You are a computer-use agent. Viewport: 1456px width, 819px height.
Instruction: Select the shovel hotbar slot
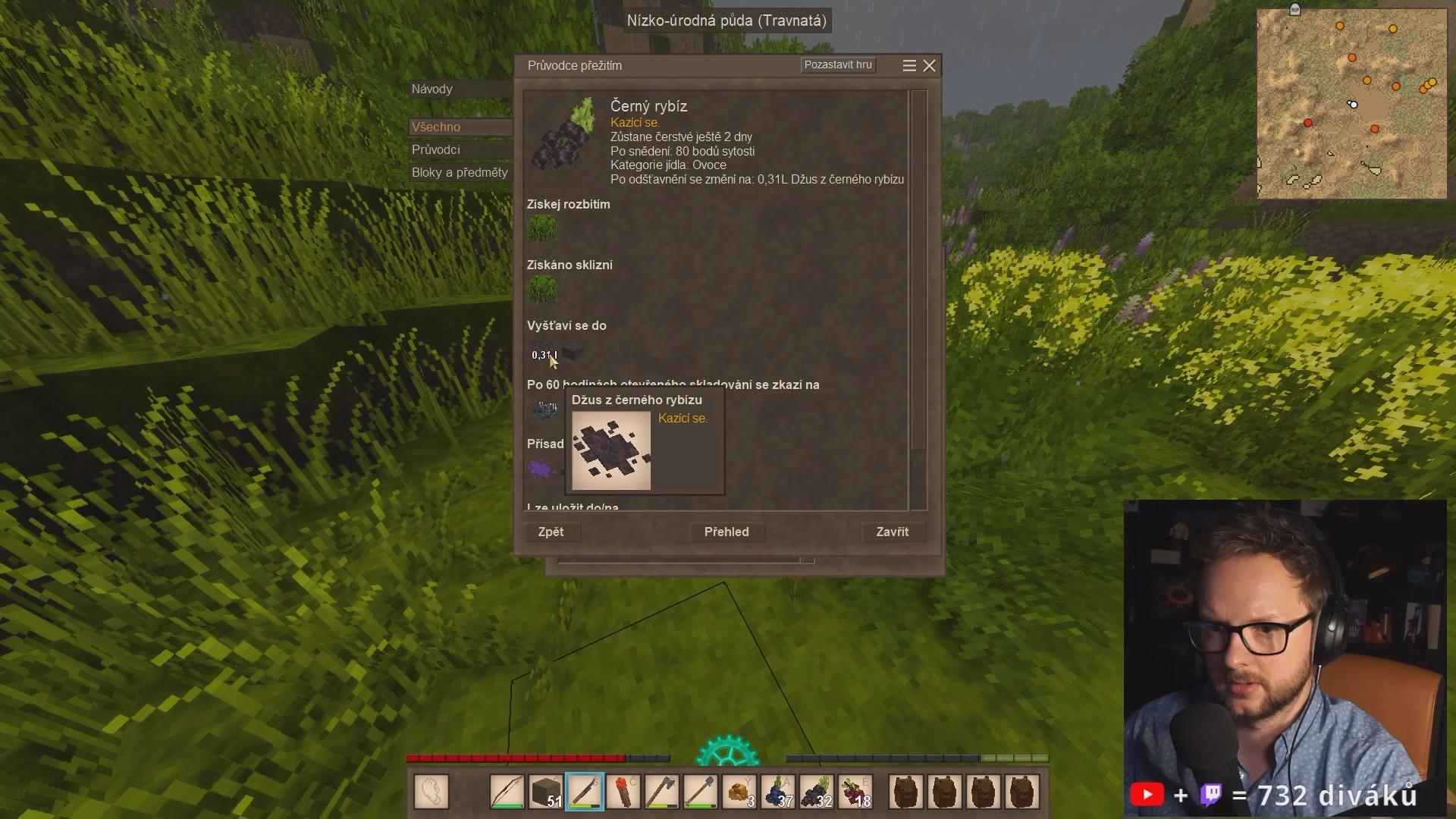click(x=701, y=792)
